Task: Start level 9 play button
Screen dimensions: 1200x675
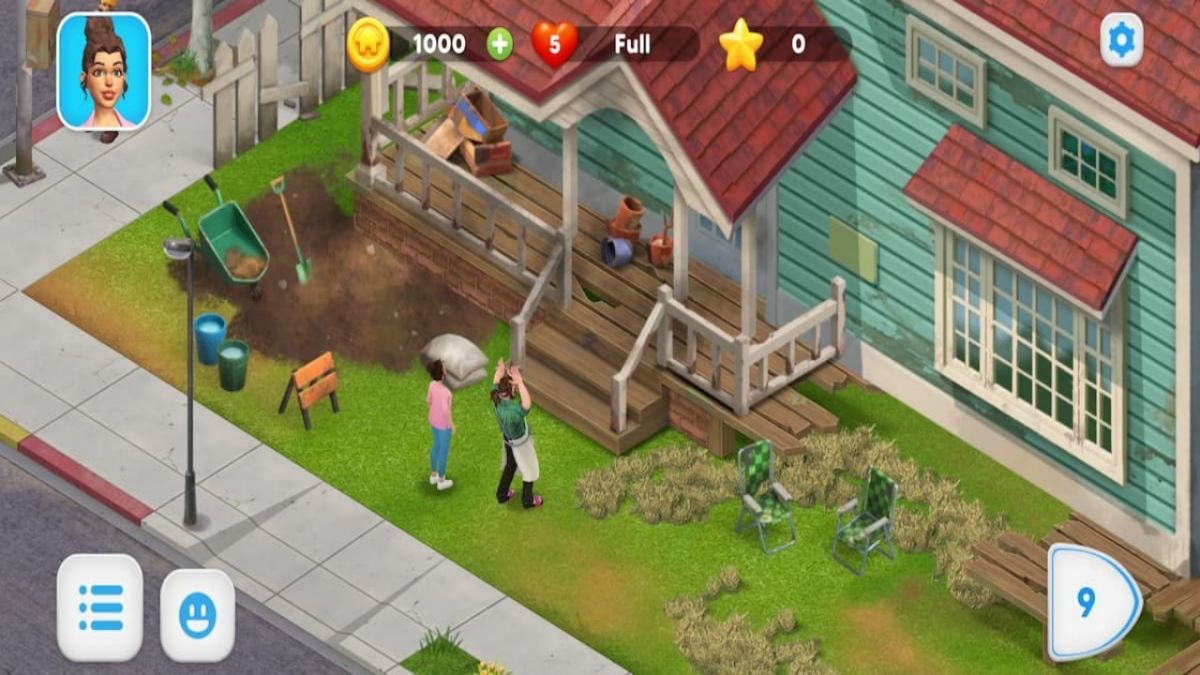Action: point(1092,602)
